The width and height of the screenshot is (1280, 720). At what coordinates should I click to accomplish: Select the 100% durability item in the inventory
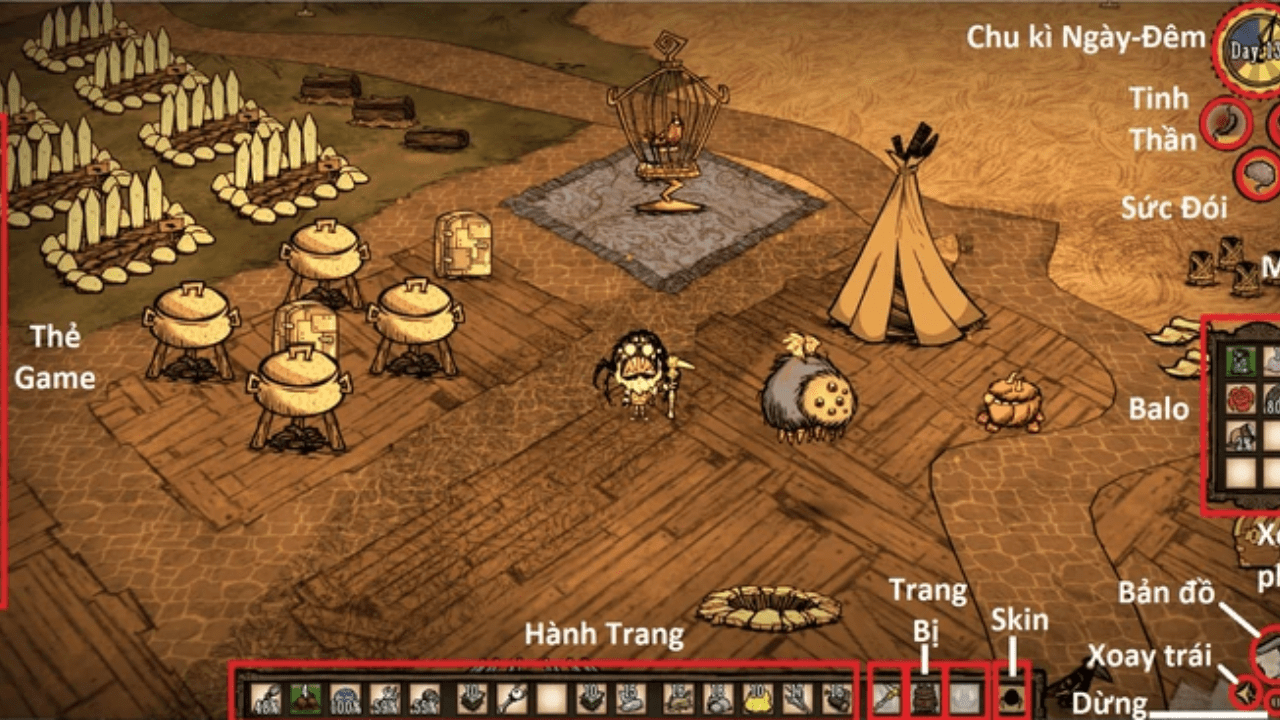click(345, 697)
